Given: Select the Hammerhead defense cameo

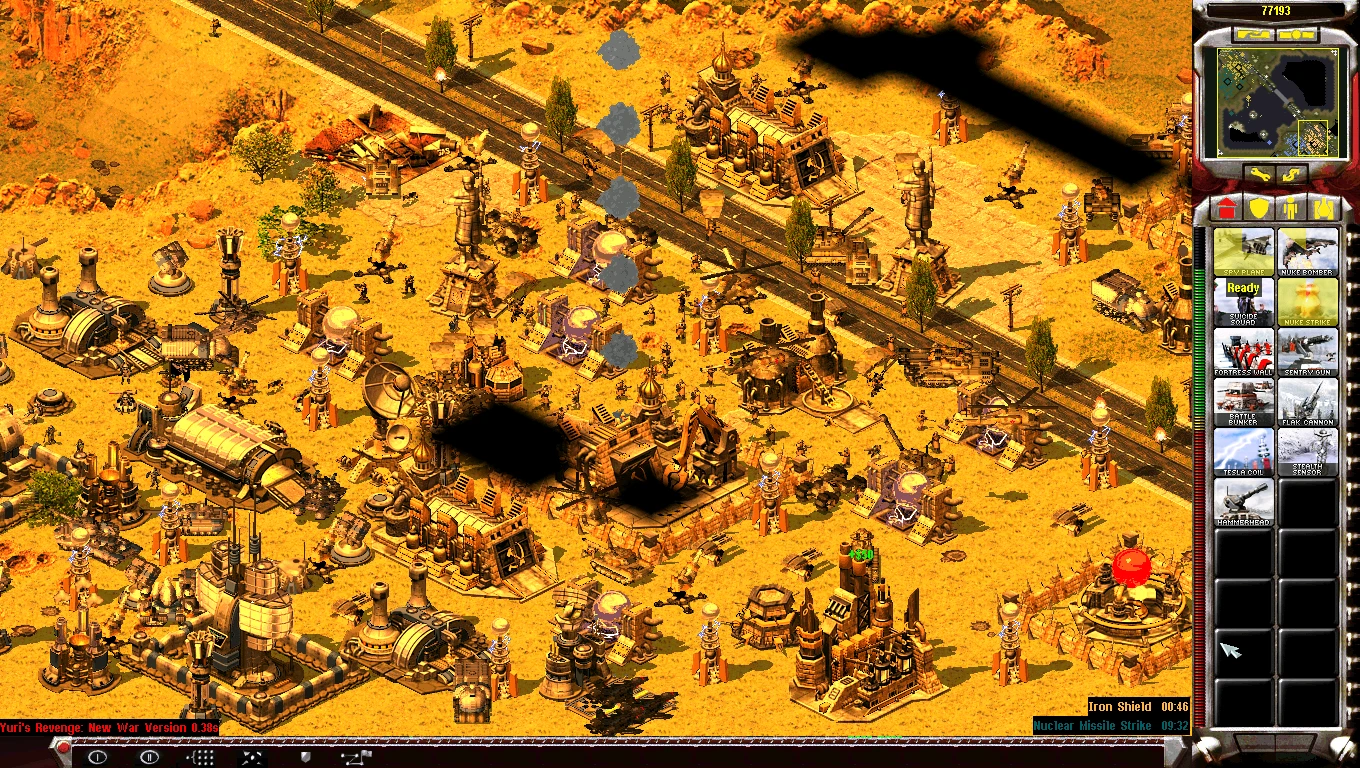Looking at the screenshot, I should pyautogui.click(x=1244, y=501).
